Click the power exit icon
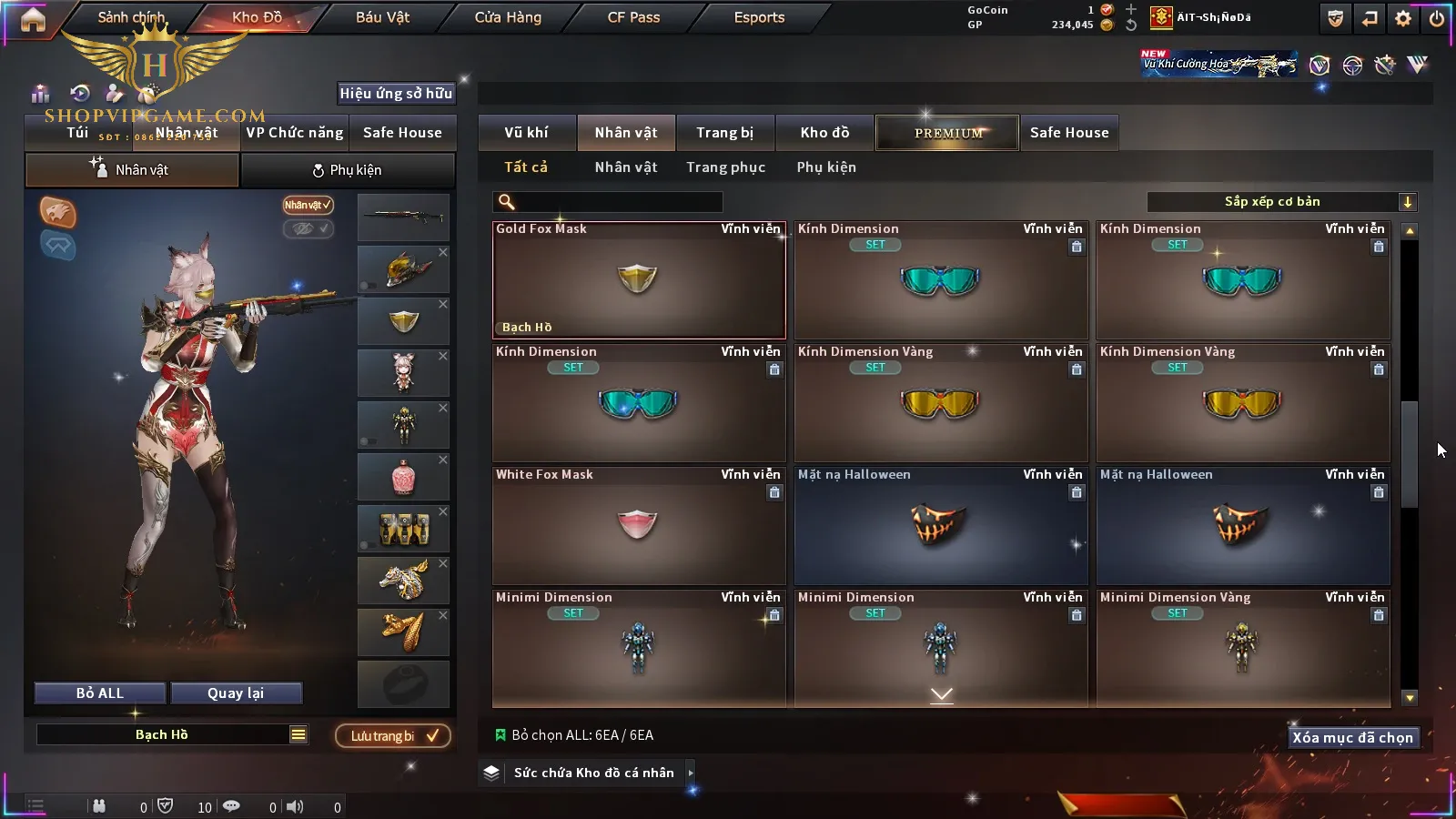 click(x=1437, y=18)
